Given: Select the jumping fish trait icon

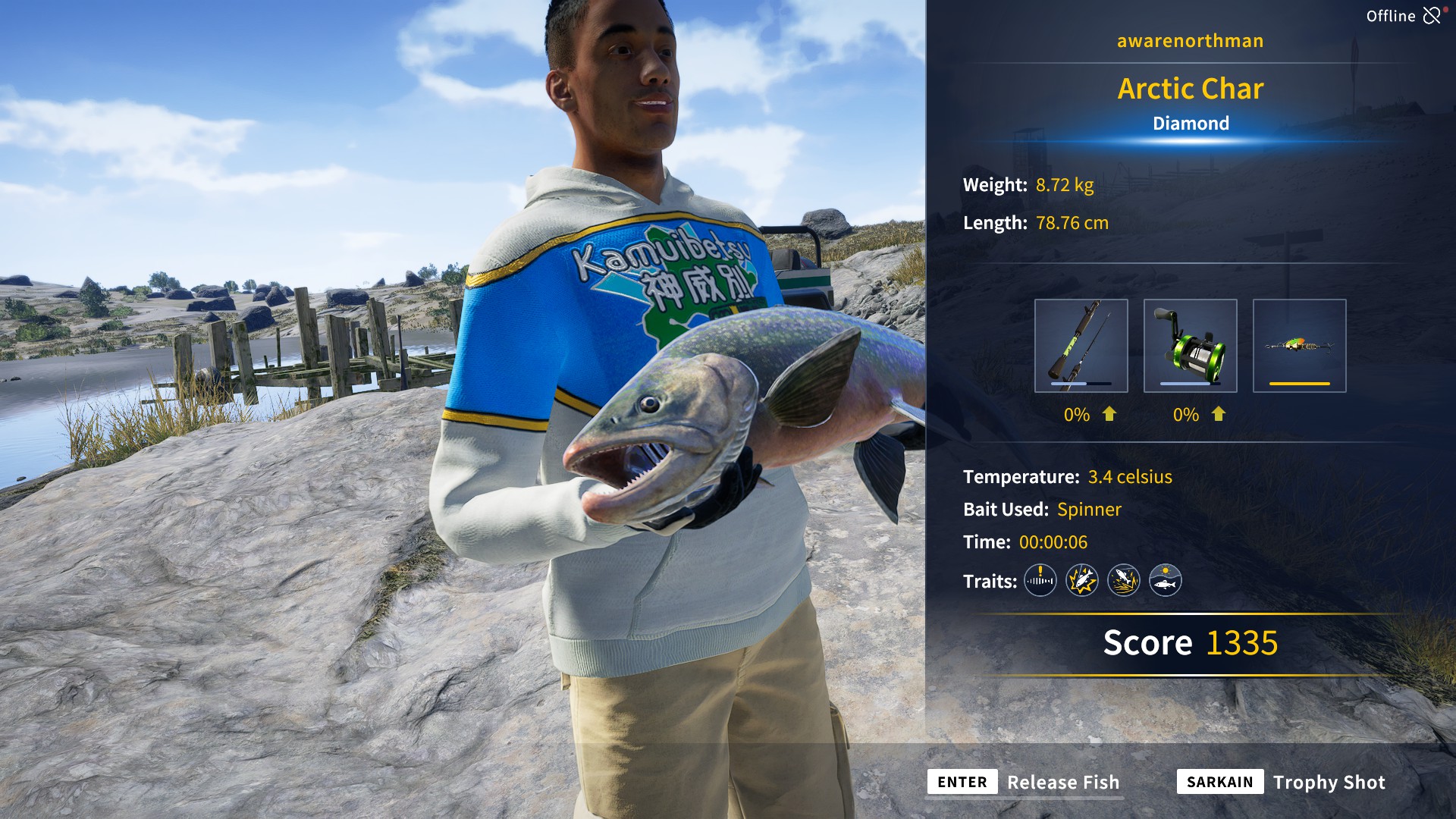Looking at the screenshot, I should coord(1125,581).
